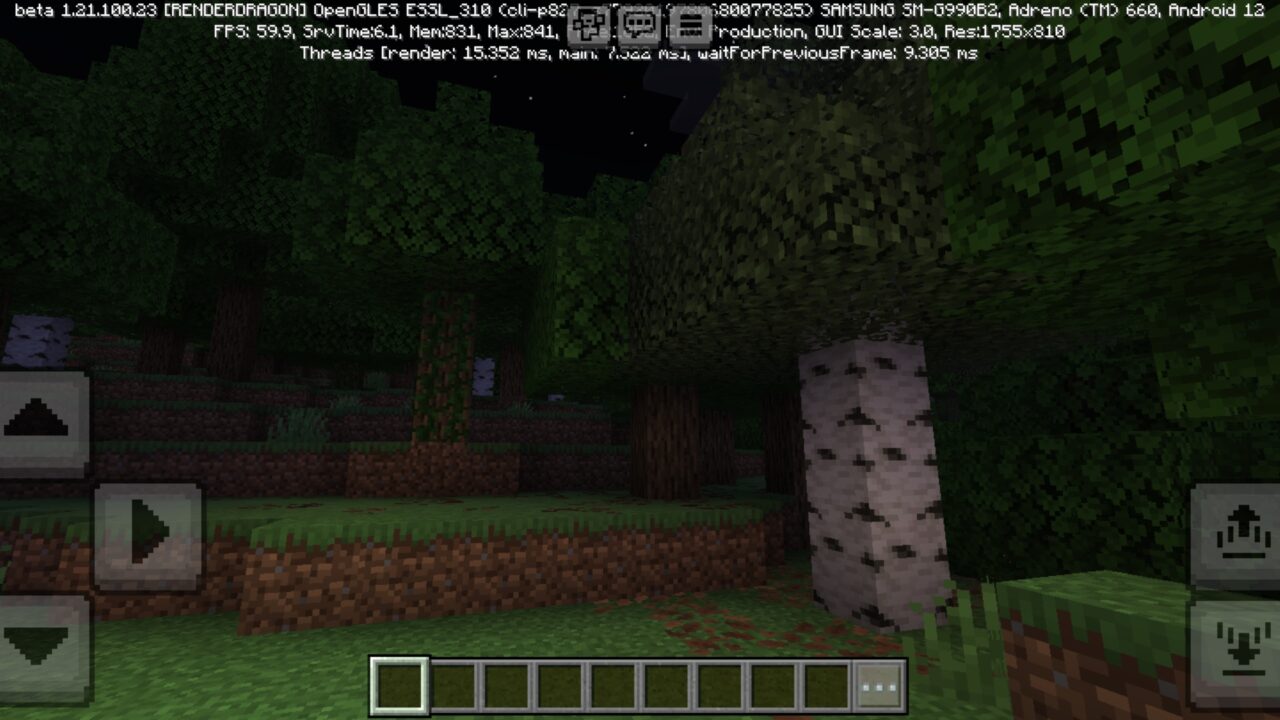Select the first hotbar slot
The width and height of the screenshot is (1280, 720).
(x=398, y=687)
